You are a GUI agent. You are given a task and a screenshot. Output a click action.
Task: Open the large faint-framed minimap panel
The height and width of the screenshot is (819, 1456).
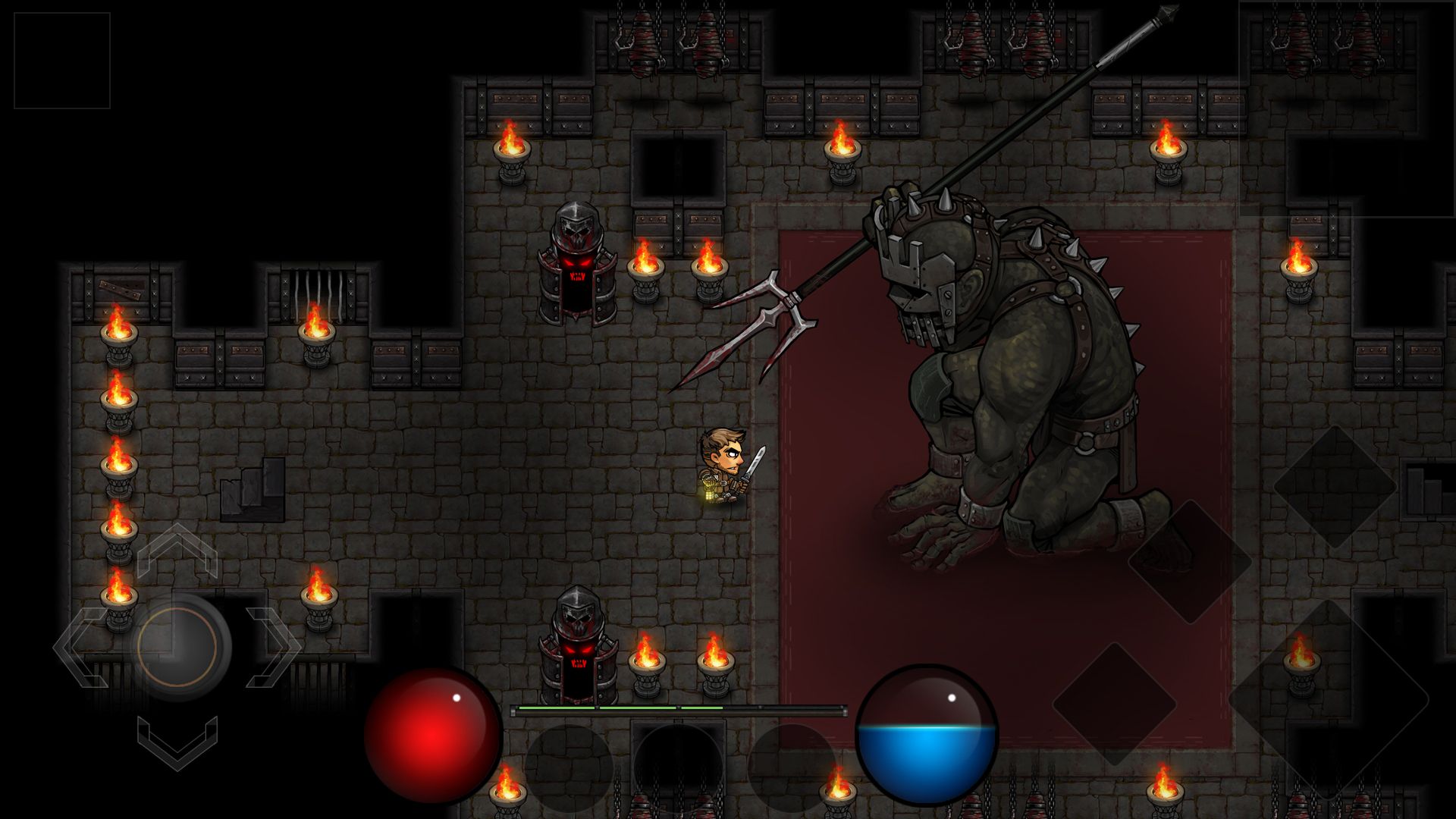click(1347, 108)
